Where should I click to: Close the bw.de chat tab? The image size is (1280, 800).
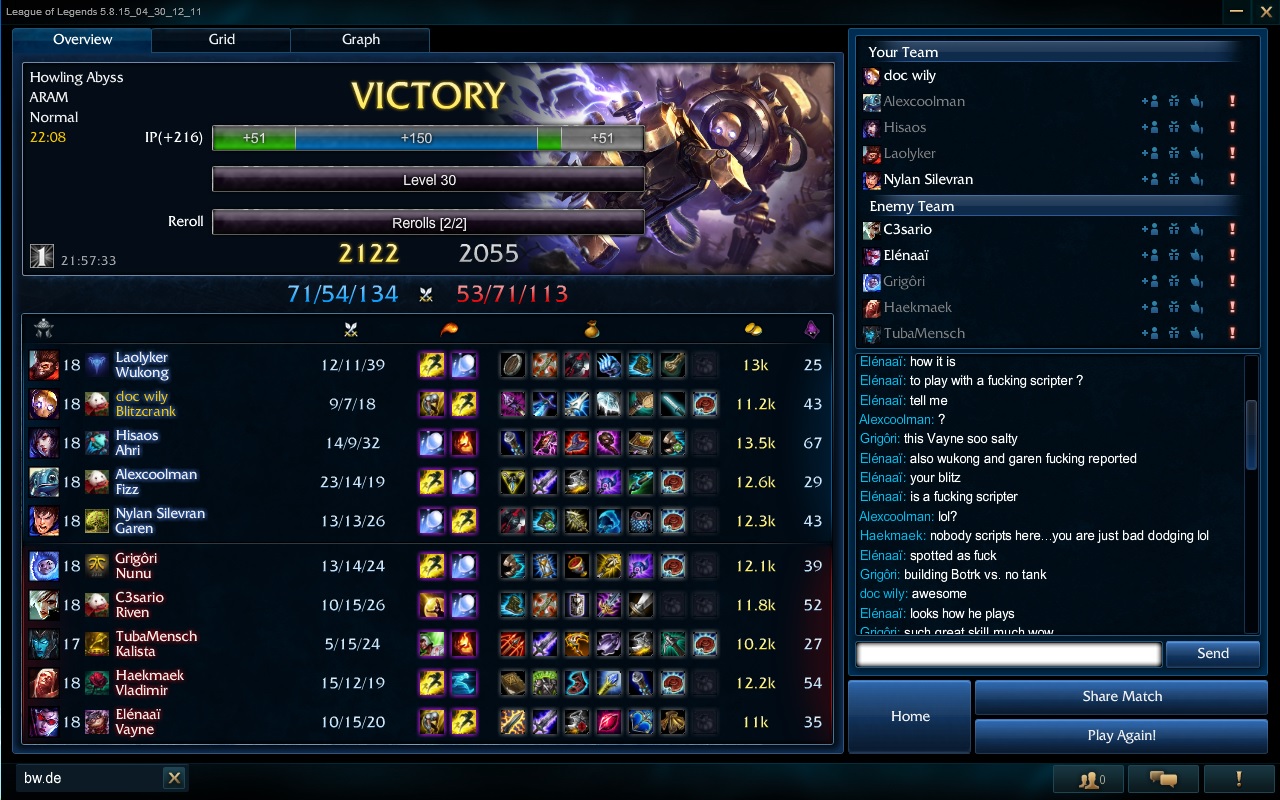click(174, 778)
